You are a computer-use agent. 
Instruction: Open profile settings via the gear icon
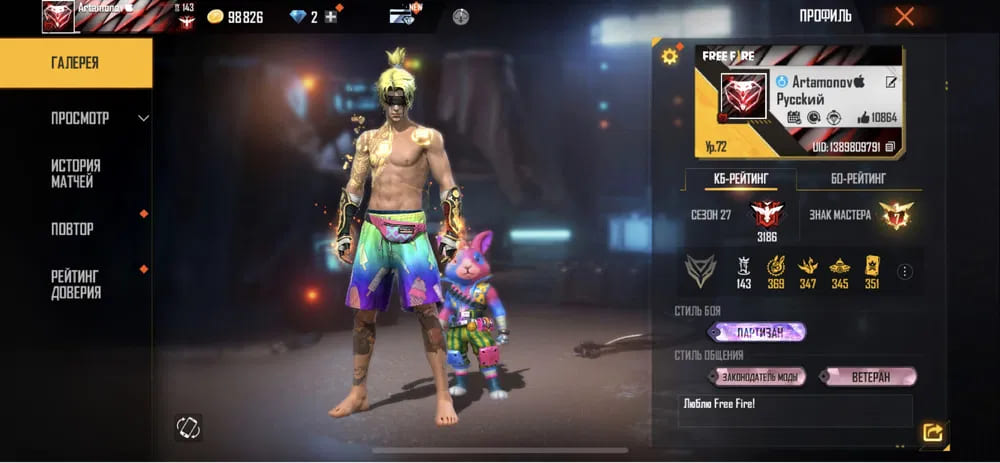click(670, 56)
